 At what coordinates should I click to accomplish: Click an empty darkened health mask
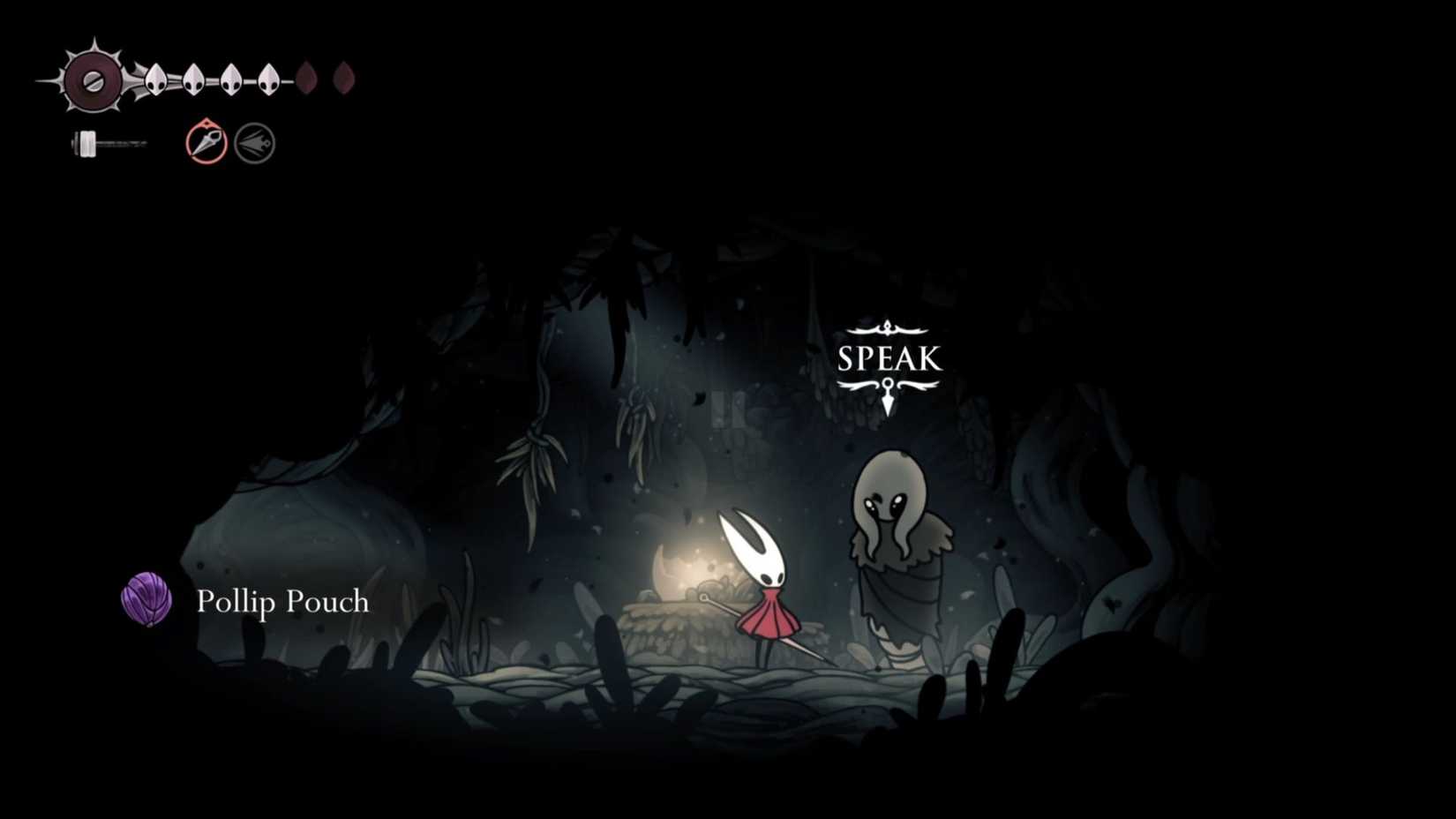pos(307,79)
